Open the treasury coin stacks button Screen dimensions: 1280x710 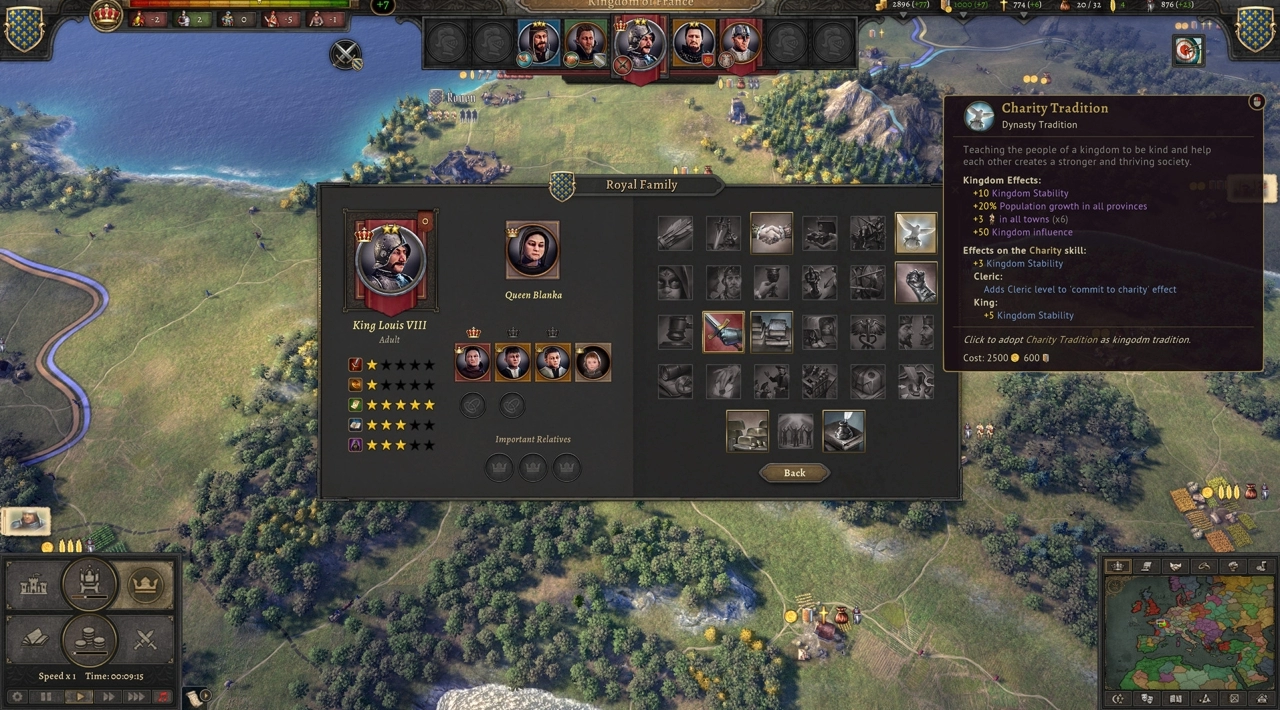coord(89,640)
